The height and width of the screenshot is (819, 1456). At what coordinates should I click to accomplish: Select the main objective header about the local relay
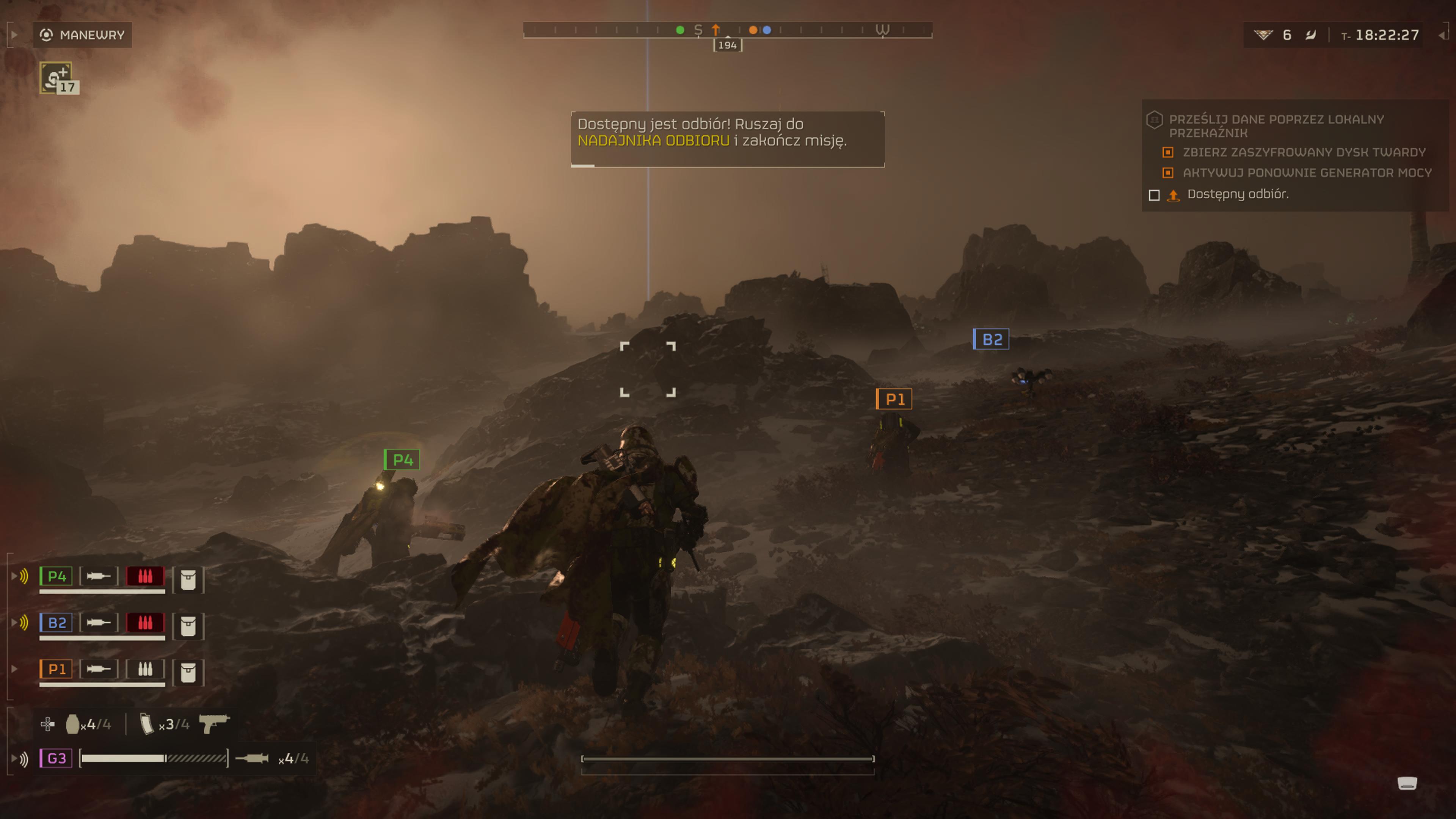1276,126
